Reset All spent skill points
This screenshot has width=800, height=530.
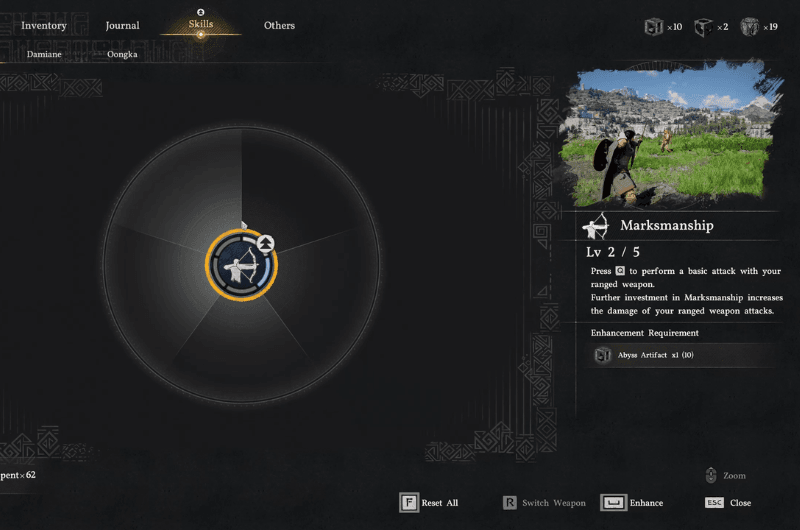pyautogui.click(x=429, y=503)
